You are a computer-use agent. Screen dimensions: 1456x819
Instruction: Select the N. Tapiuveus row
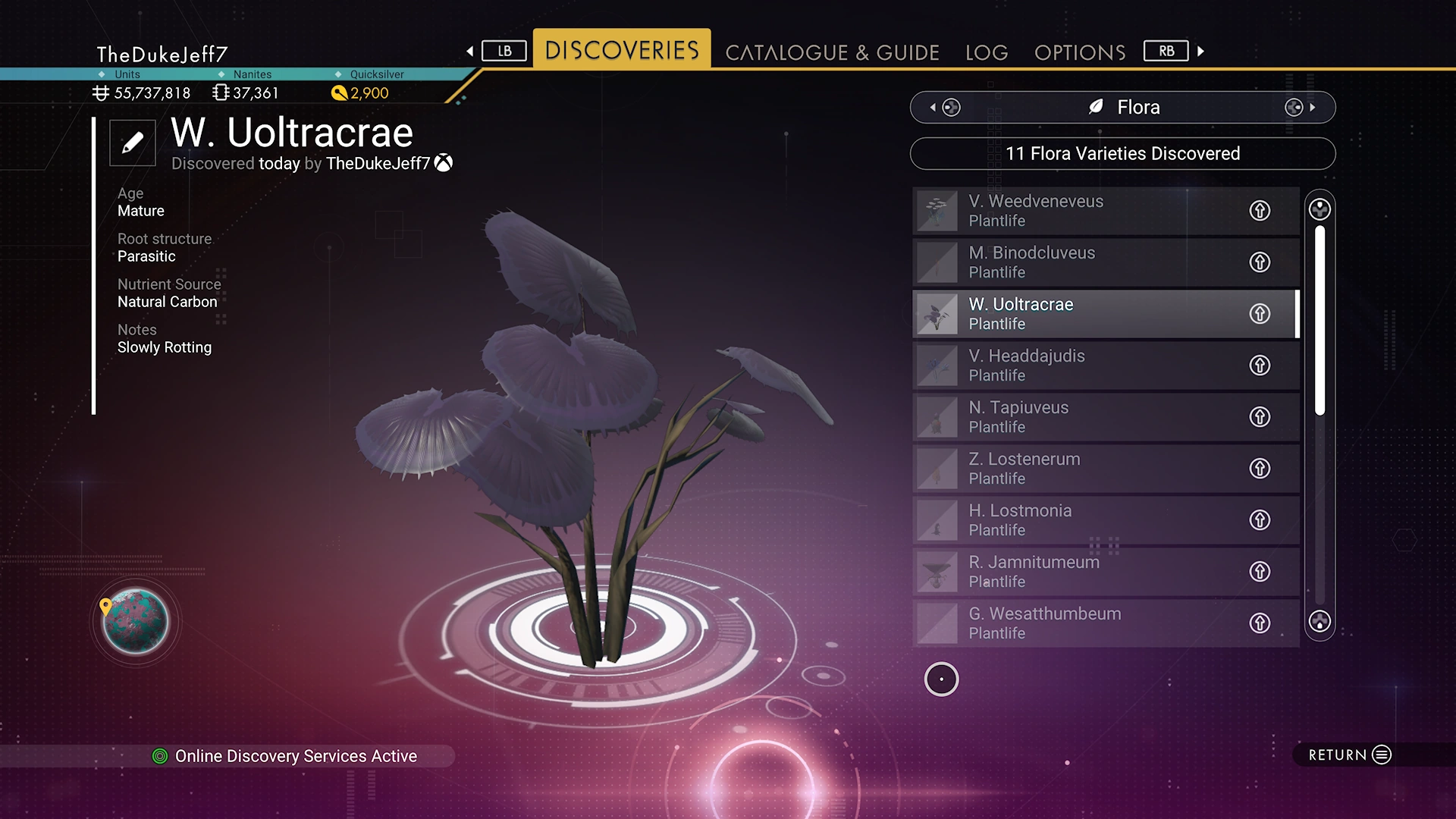click(1077, 417)
